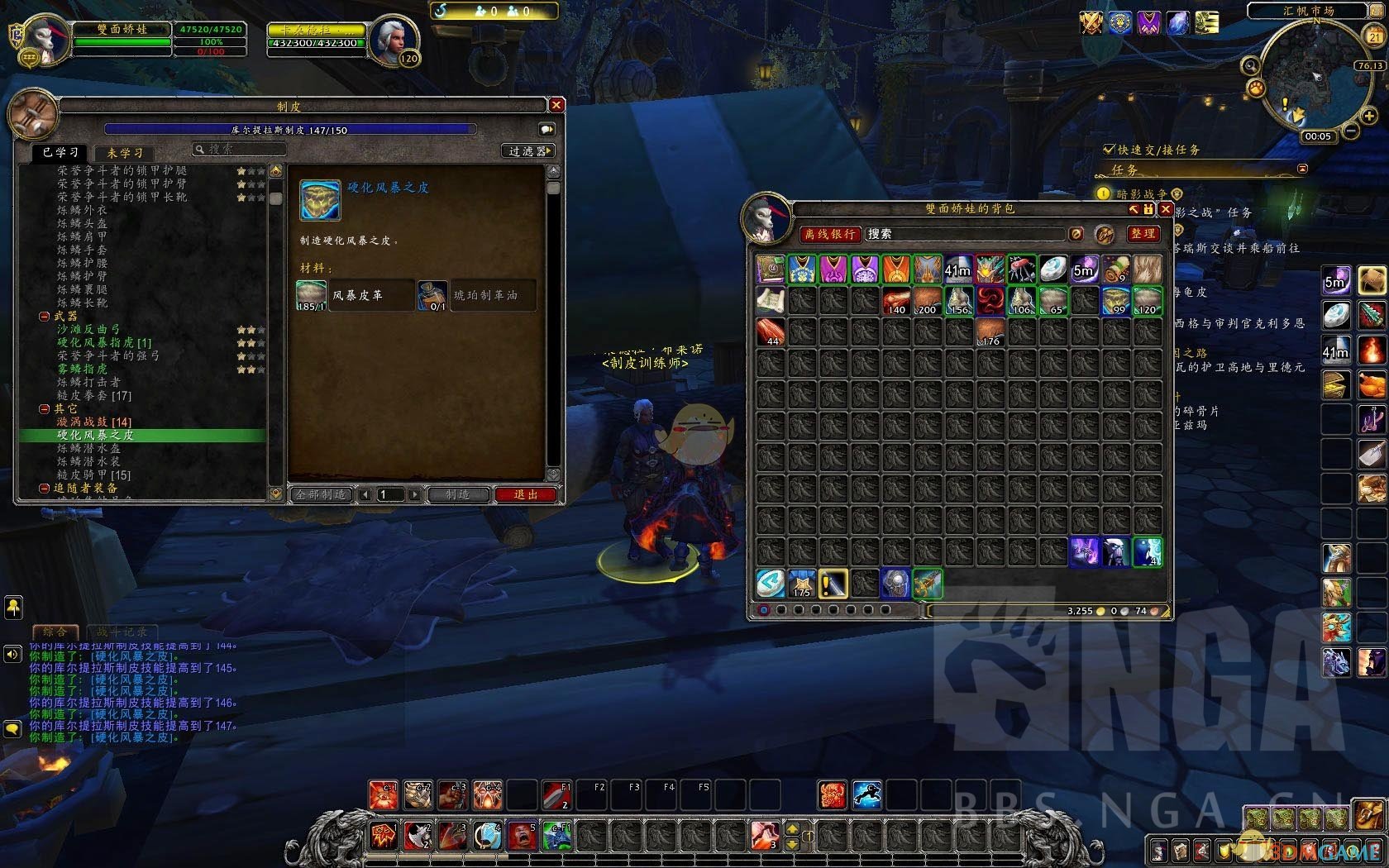Click the 全部制造 (create all) button
The width and height of the screenshot is (1389, 868).
click(321, 494)
